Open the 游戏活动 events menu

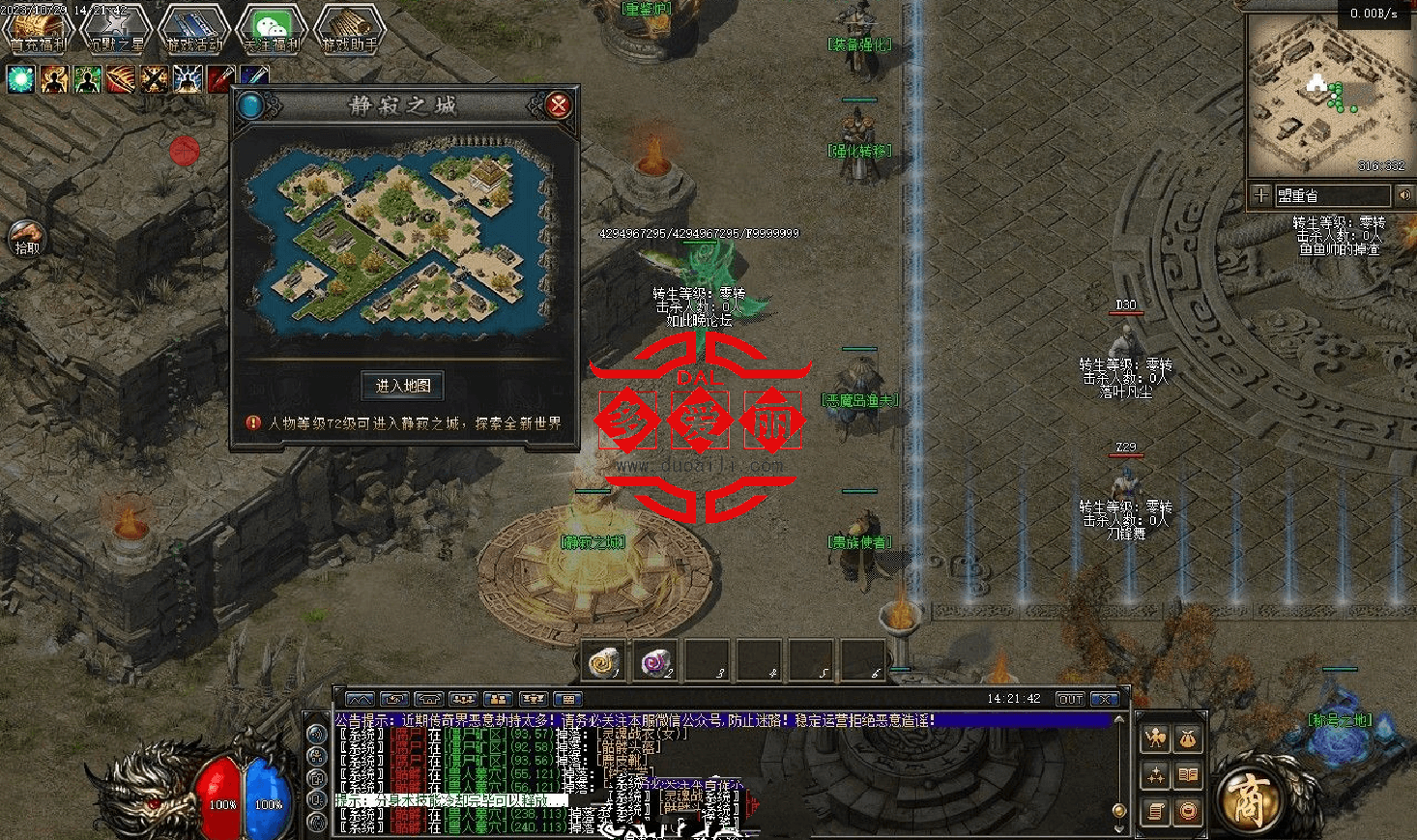click(x=194, y=29)
